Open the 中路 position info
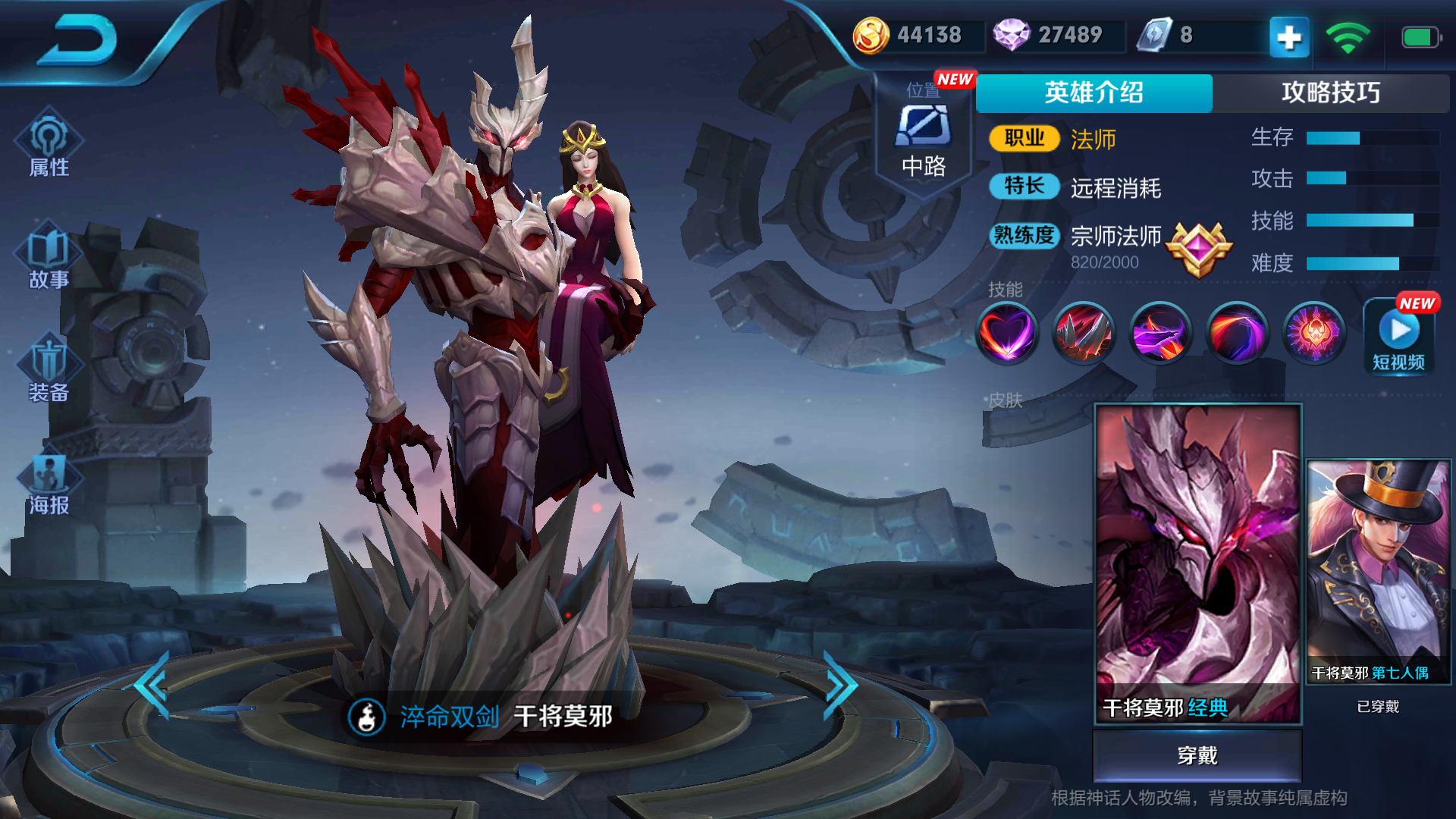 (x=924, y=140)
